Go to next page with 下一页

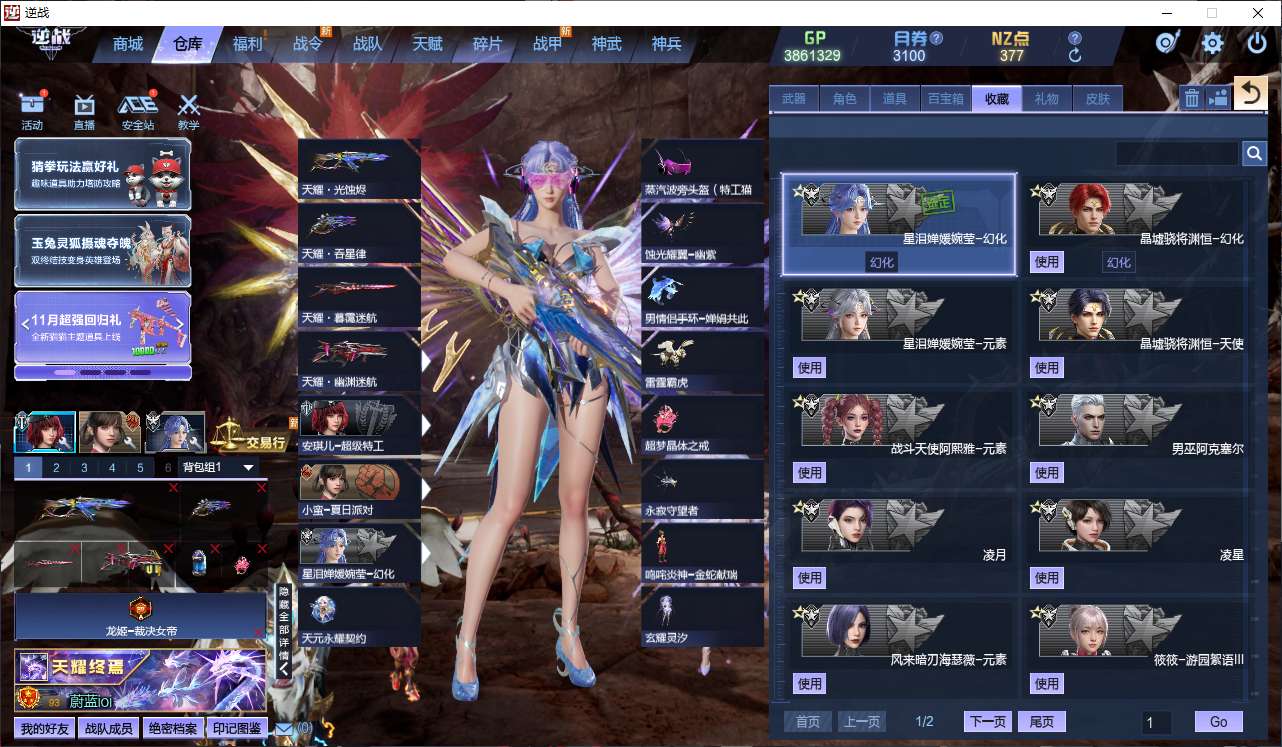click(987, 722)
